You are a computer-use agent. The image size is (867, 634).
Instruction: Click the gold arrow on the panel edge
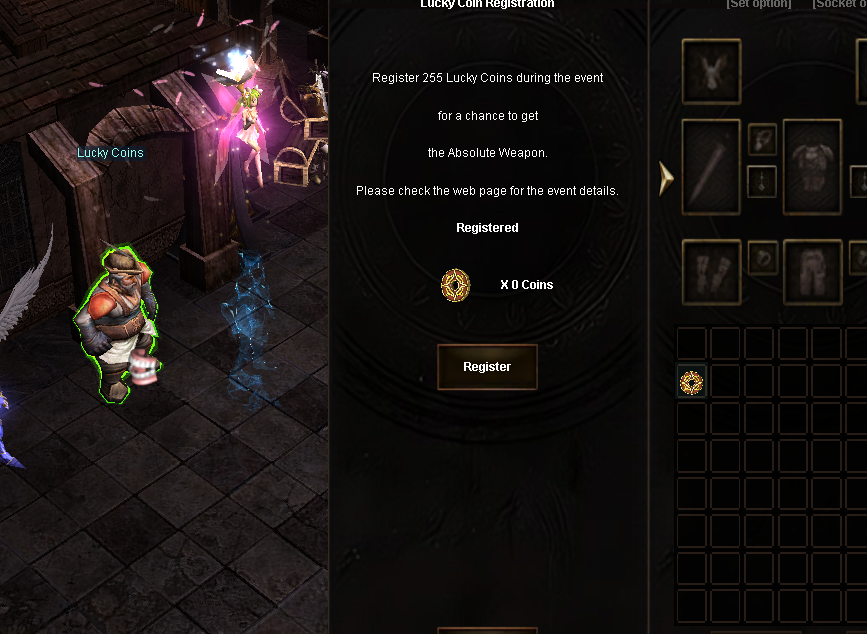(x=666, y=178)
